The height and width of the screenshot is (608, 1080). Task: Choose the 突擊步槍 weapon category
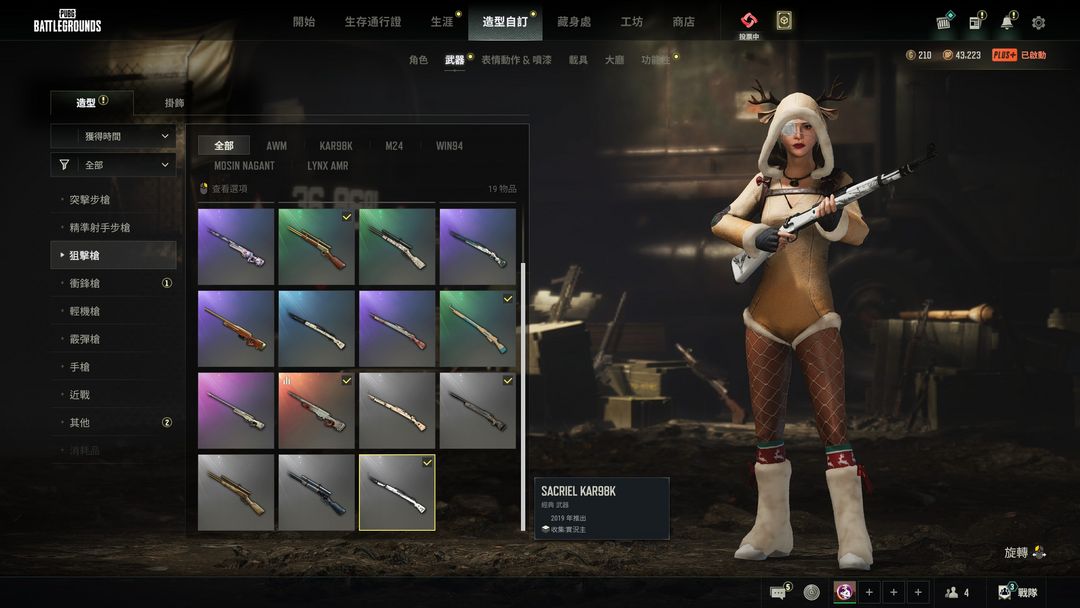point(90,200)
